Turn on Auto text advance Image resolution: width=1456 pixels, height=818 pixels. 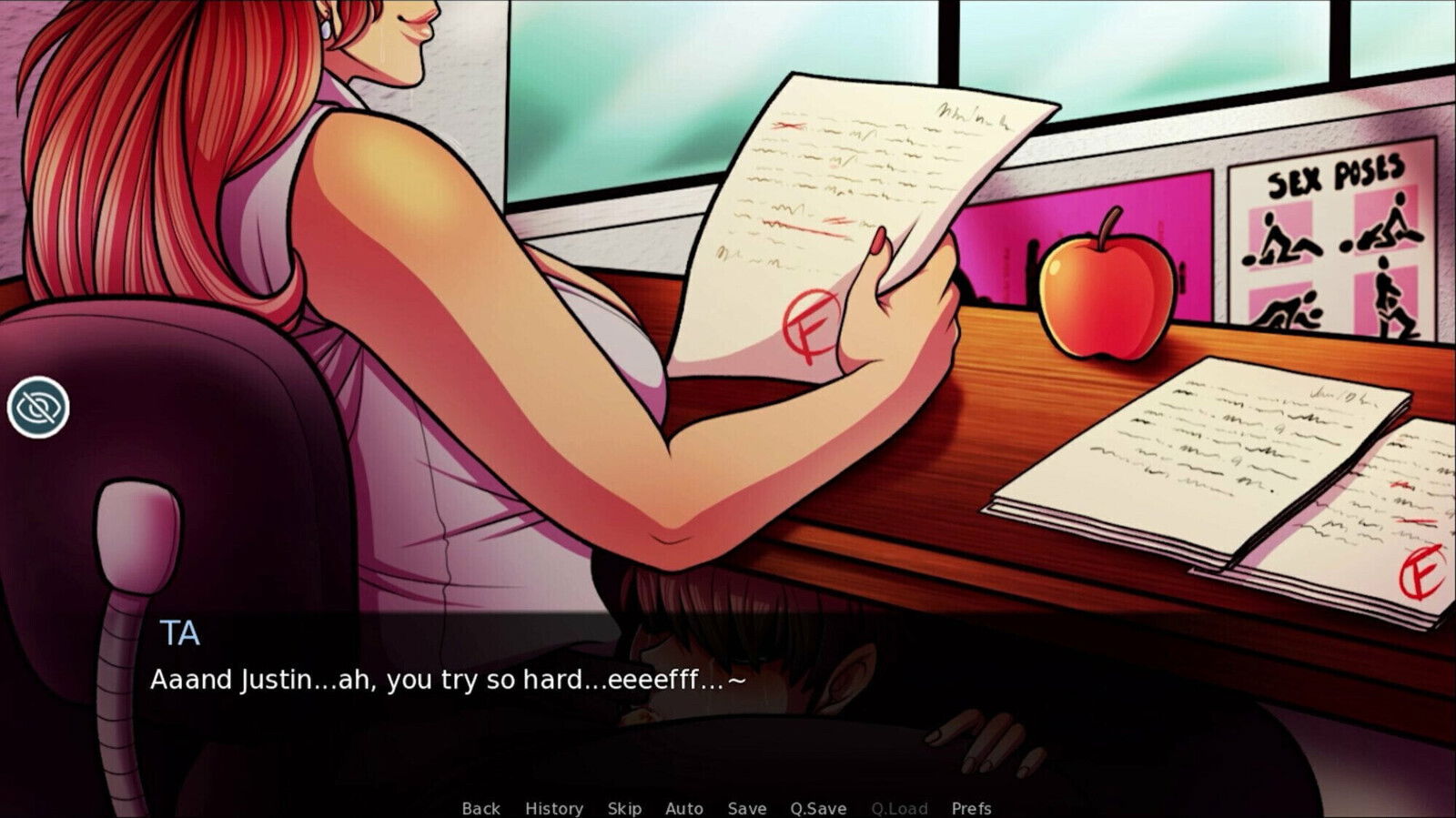(684, 808)
